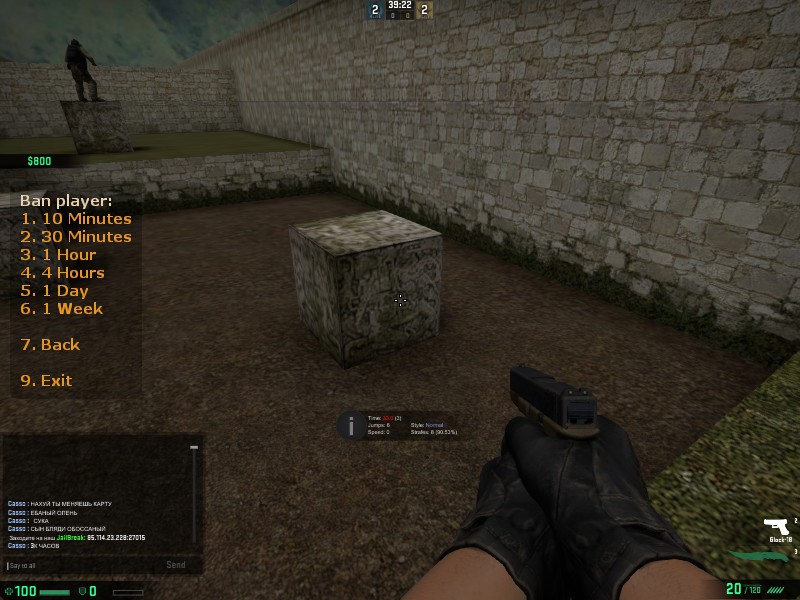Send the chat message

tap(175, 565)
